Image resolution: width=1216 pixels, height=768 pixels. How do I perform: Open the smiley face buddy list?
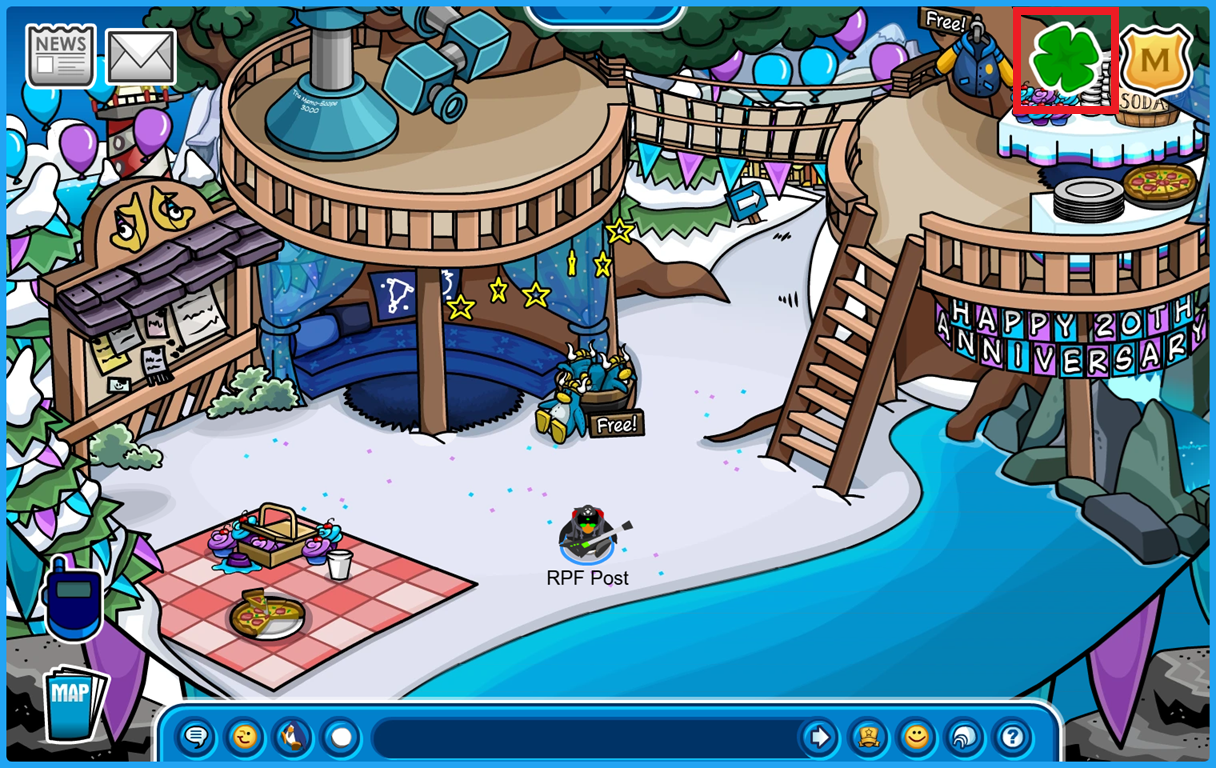coord(916,738)
